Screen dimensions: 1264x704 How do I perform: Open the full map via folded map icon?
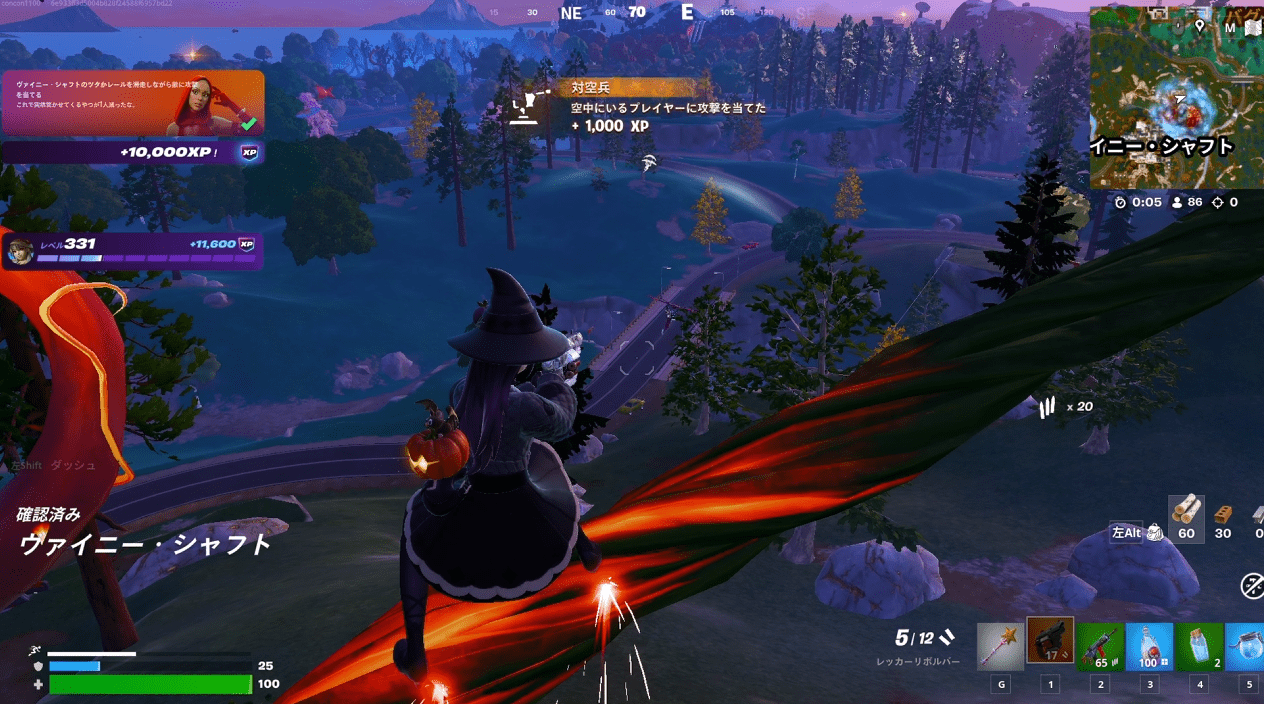(x=1253, y=27)
